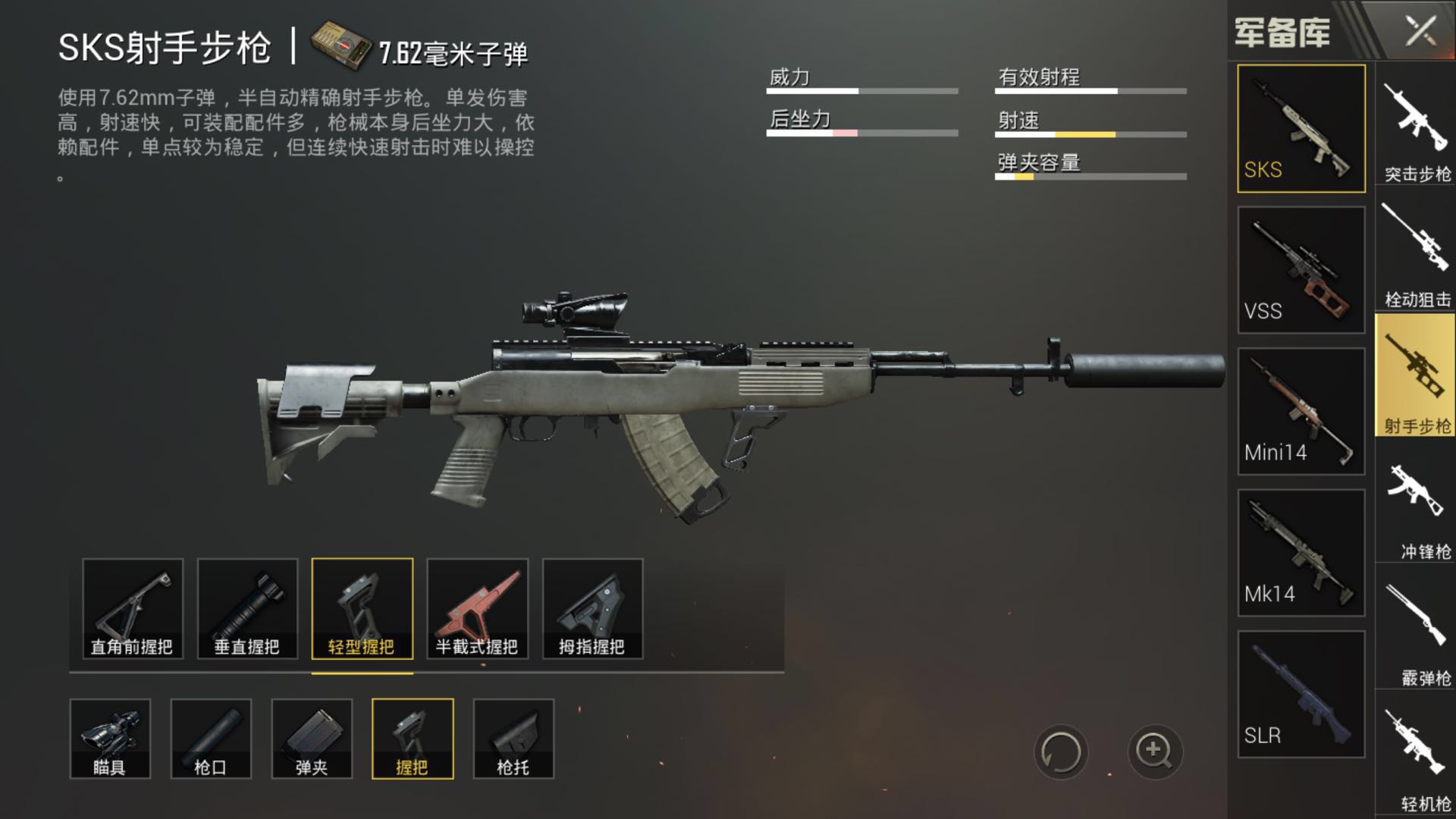Equip the 垂直握把 vertical grip

[247, 609]
